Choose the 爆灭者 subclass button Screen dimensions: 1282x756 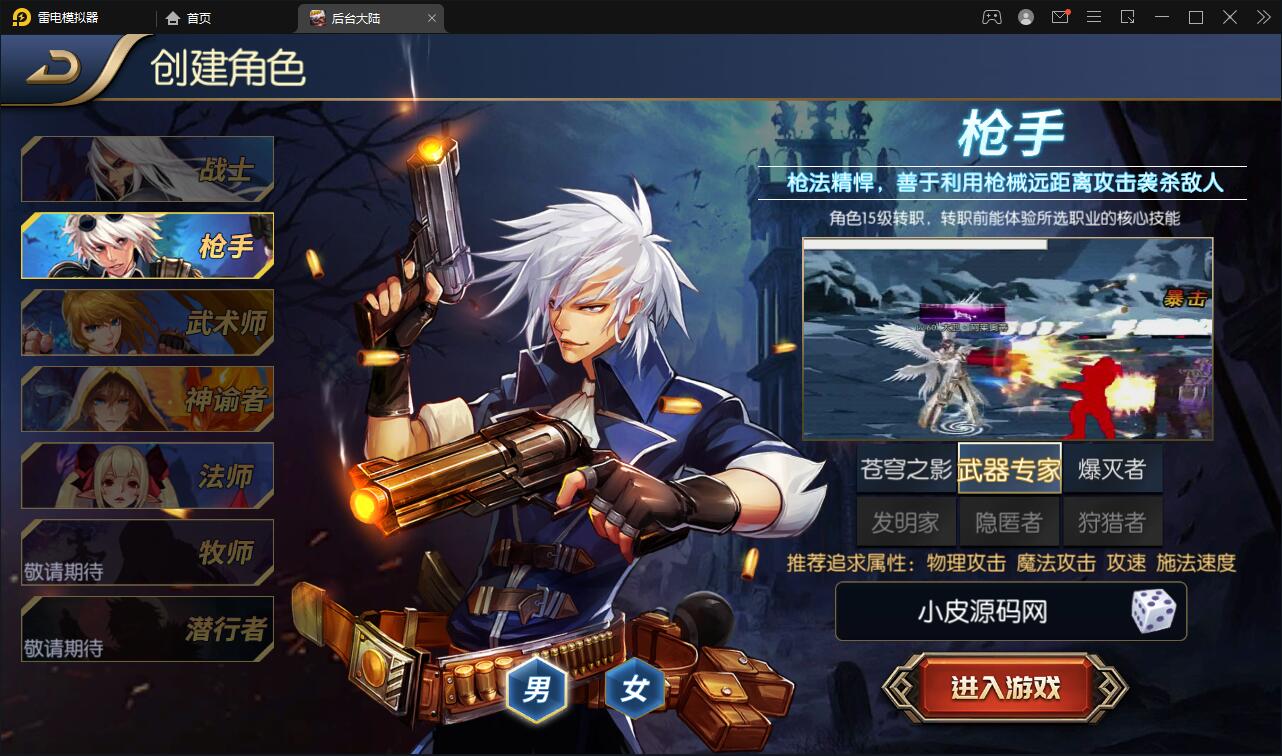1111,467
